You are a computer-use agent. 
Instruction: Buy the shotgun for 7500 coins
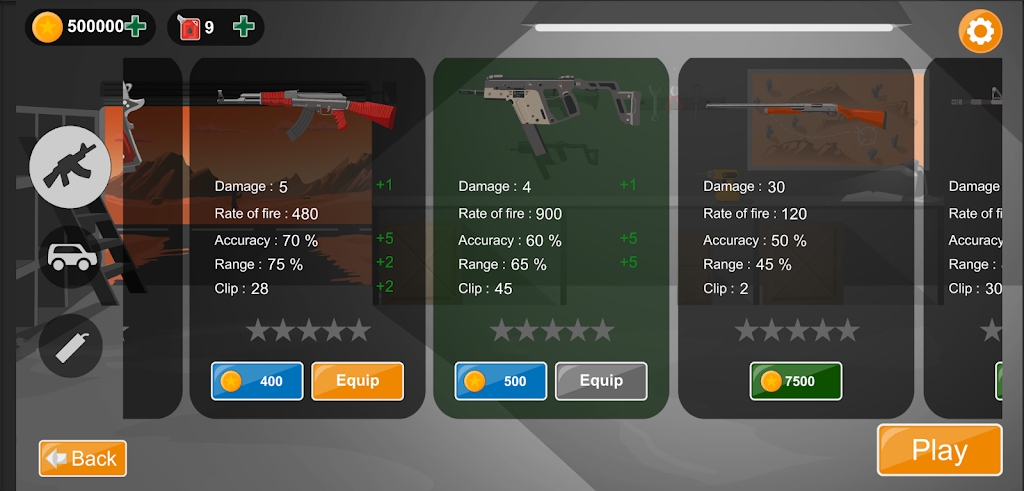(x=796, y=381)
